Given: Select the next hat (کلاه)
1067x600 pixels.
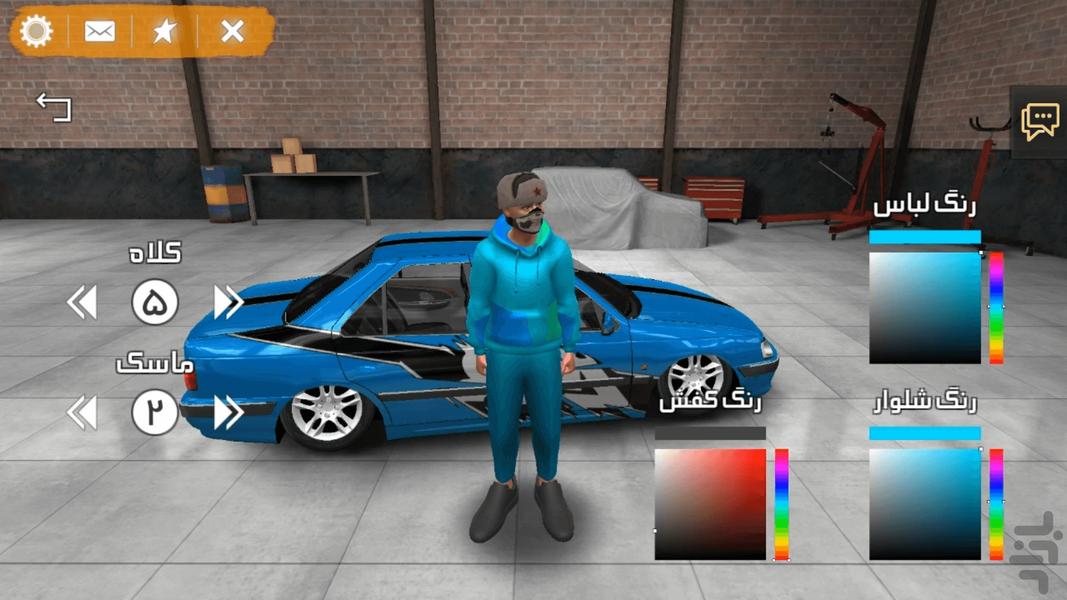Looking at the screenshot, I should pos(229,302).
